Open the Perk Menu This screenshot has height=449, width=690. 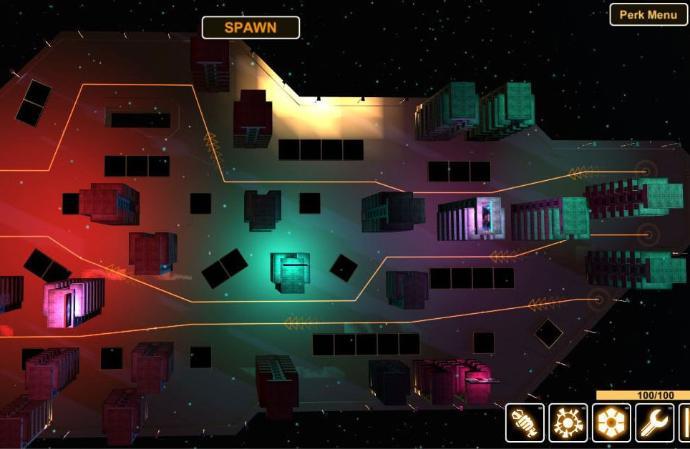648,15
